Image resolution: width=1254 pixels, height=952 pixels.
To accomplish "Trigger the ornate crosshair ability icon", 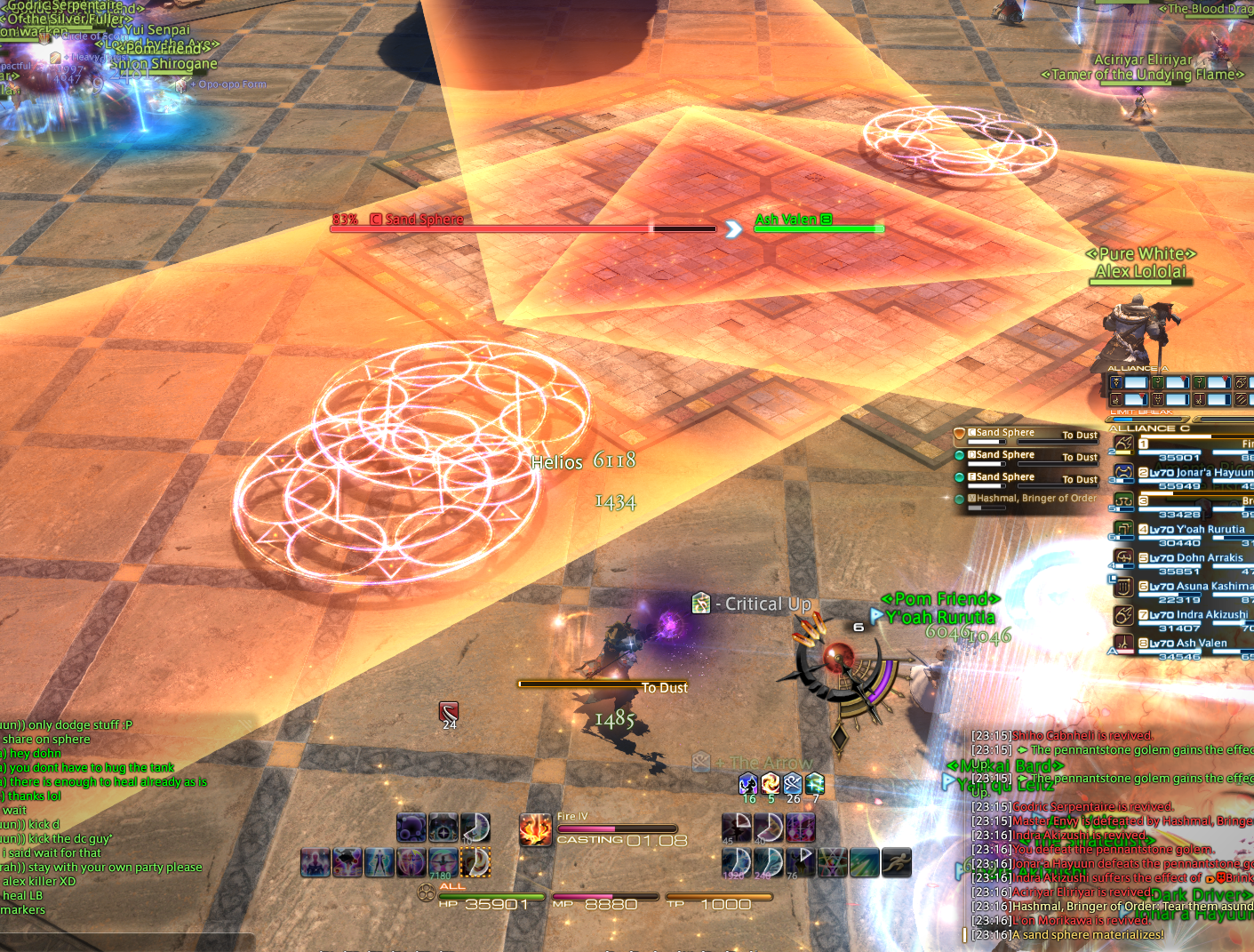I will 443,828.
